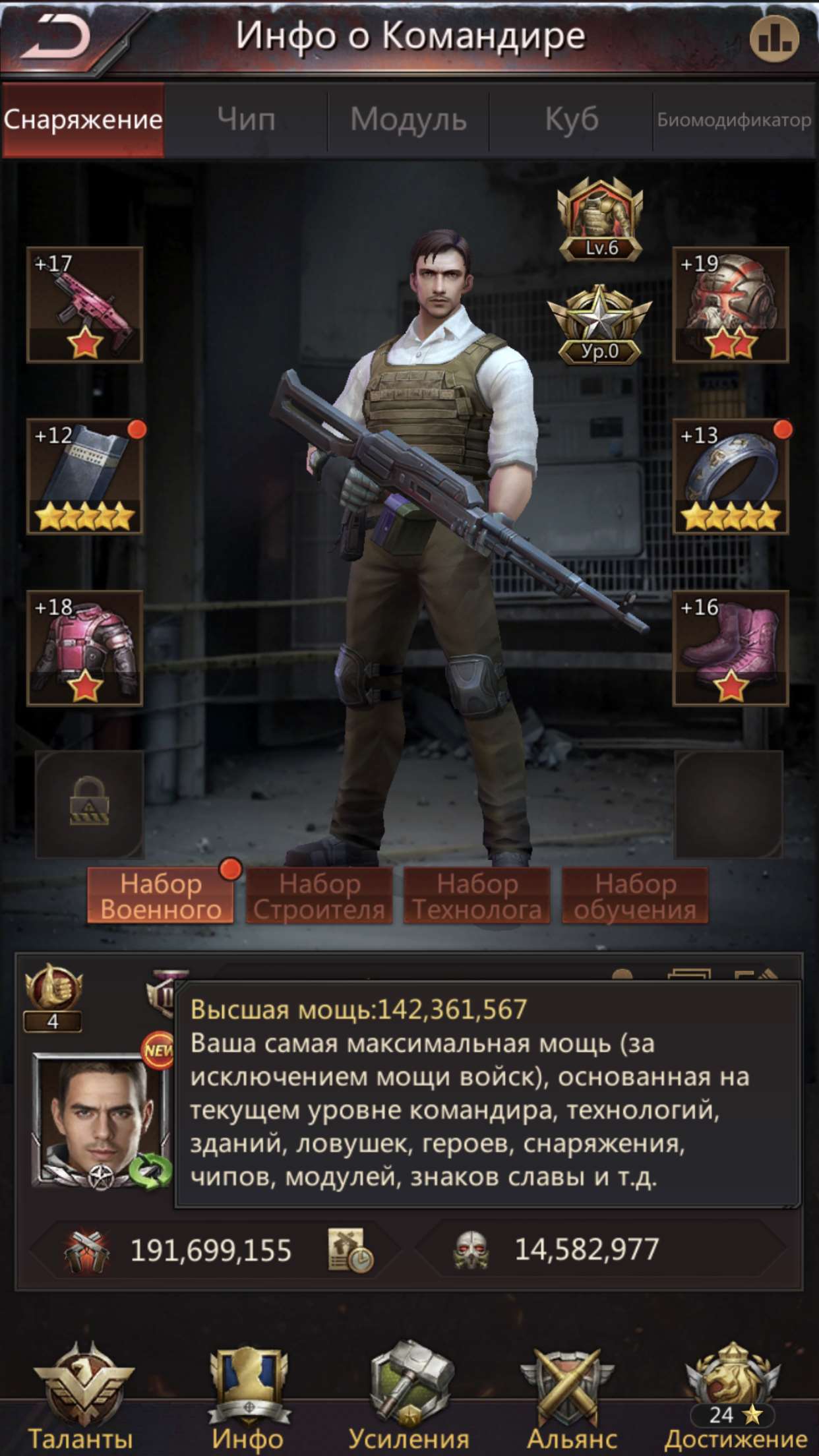819x1456 pixels.
Task: Select the pink rifle weapon slot
Action: click(85, 305)
